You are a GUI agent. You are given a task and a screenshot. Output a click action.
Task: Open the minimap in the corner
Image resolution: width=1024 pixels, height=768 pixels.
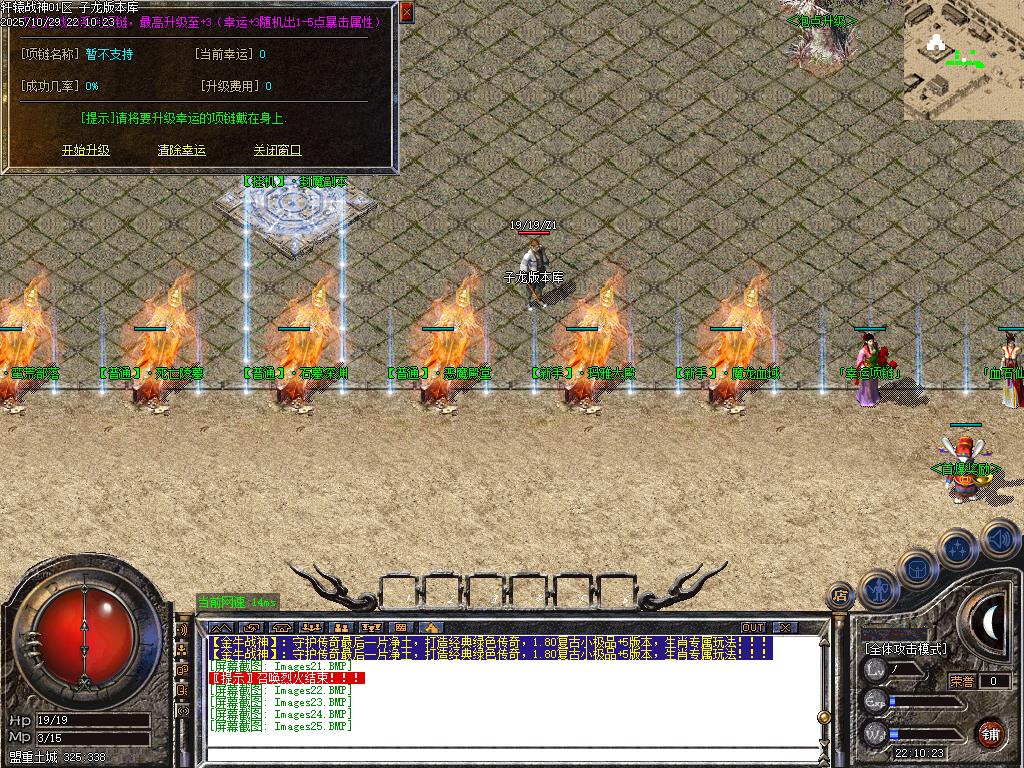point(963,60)
